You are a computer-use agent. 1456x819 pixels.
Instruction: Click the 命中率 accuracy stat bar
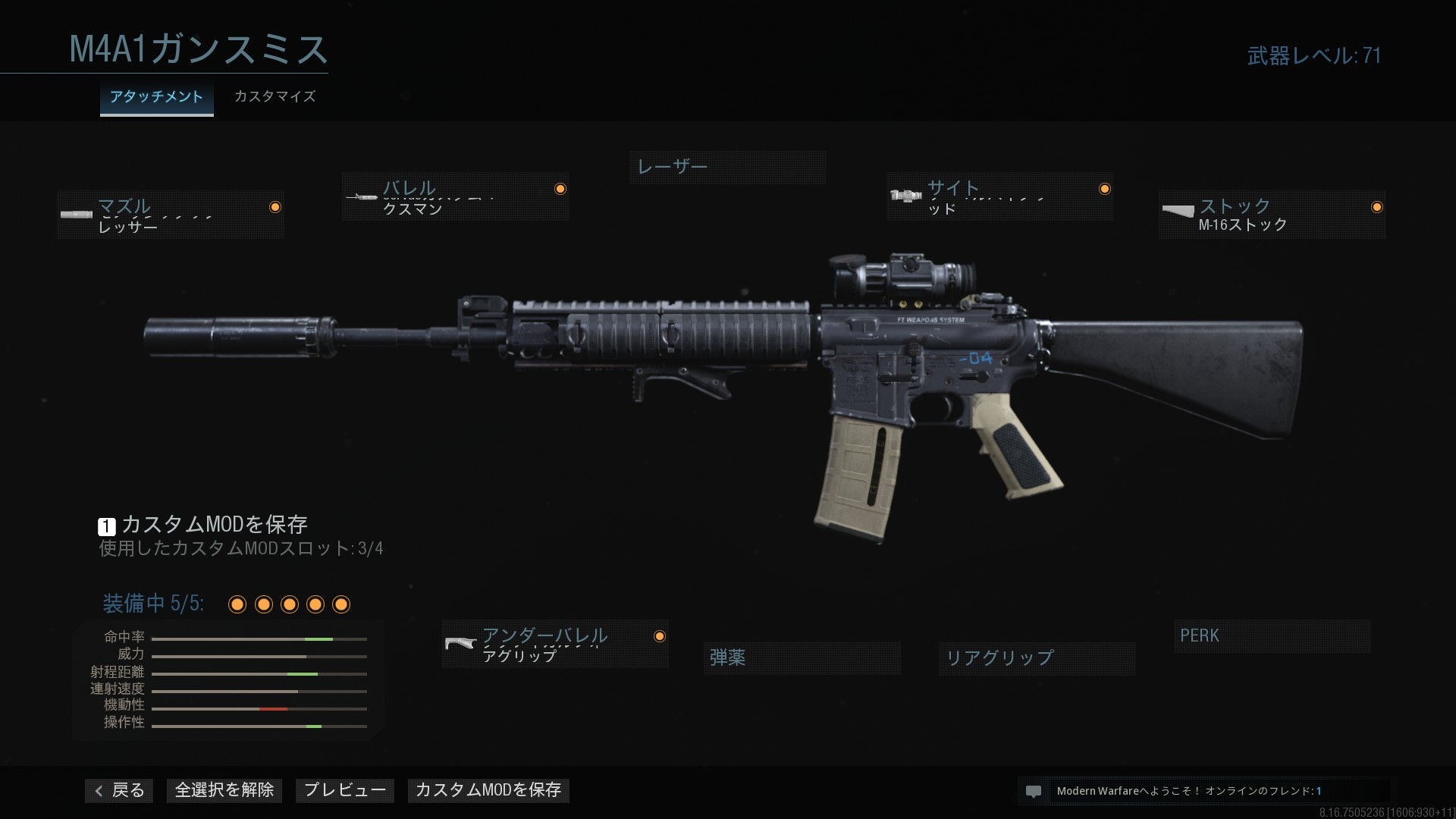pyautogui.click(x=258, y=639)
